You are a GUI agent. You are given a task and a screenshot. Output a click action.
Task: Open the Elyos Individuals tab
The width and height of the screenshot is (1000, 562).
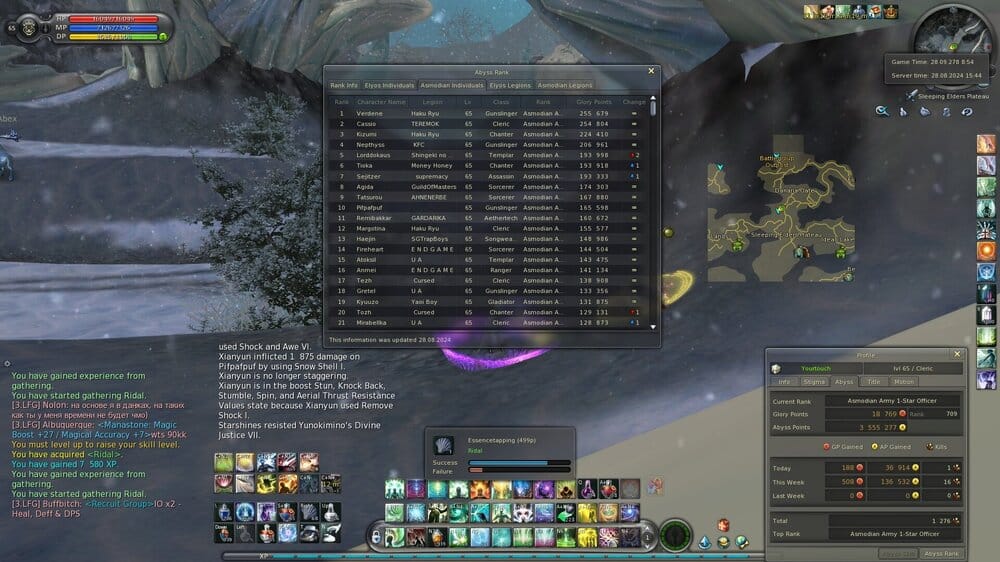point(388,86)
